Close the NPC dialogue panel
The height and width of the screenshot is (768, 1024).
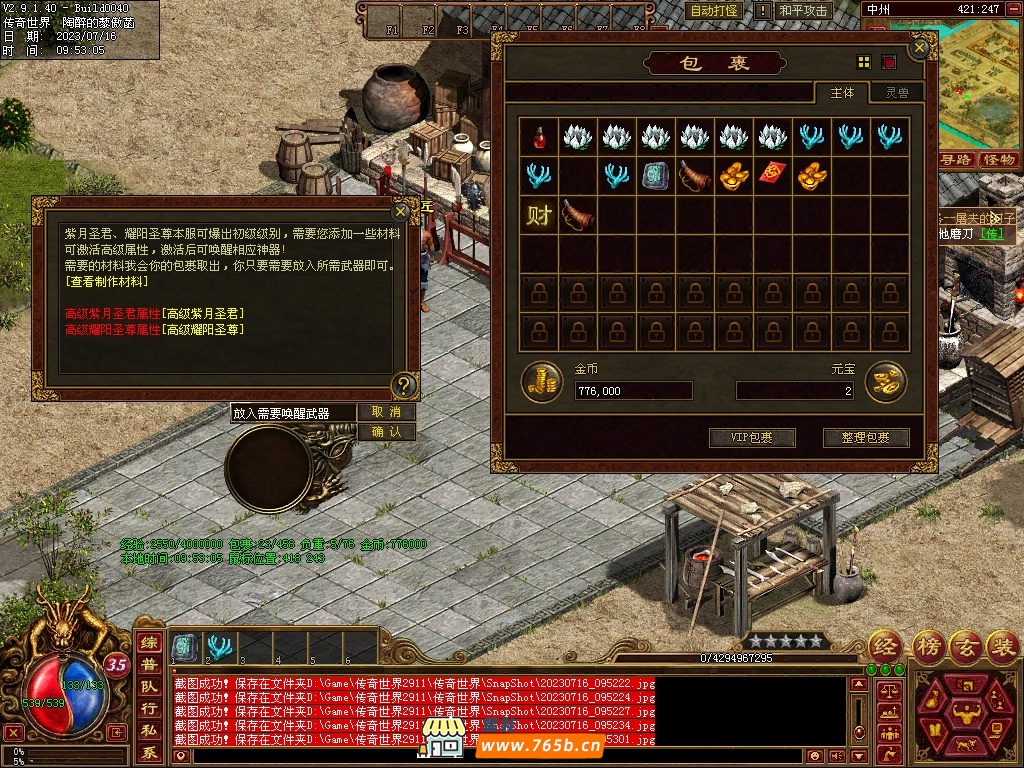[401, 212]
